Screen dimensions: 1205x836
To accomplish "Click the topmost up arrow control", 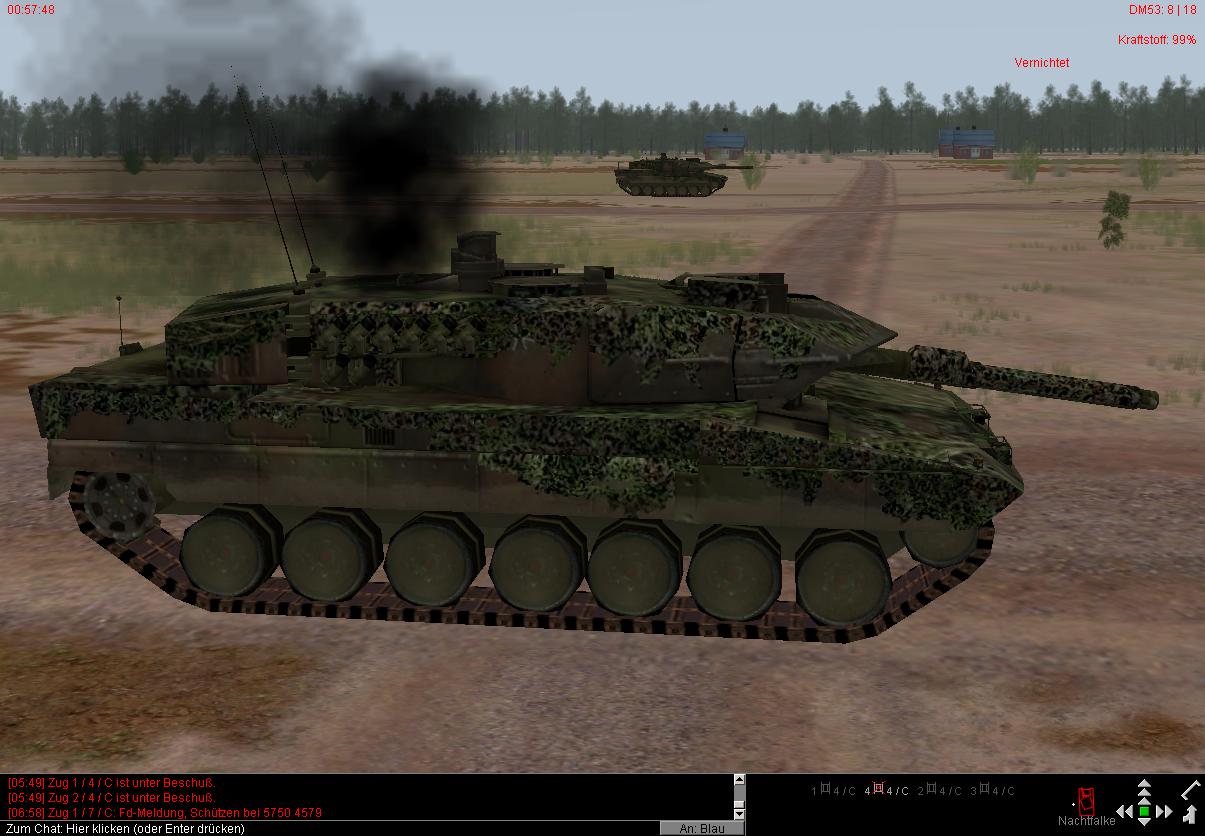I will point(1145,785).
